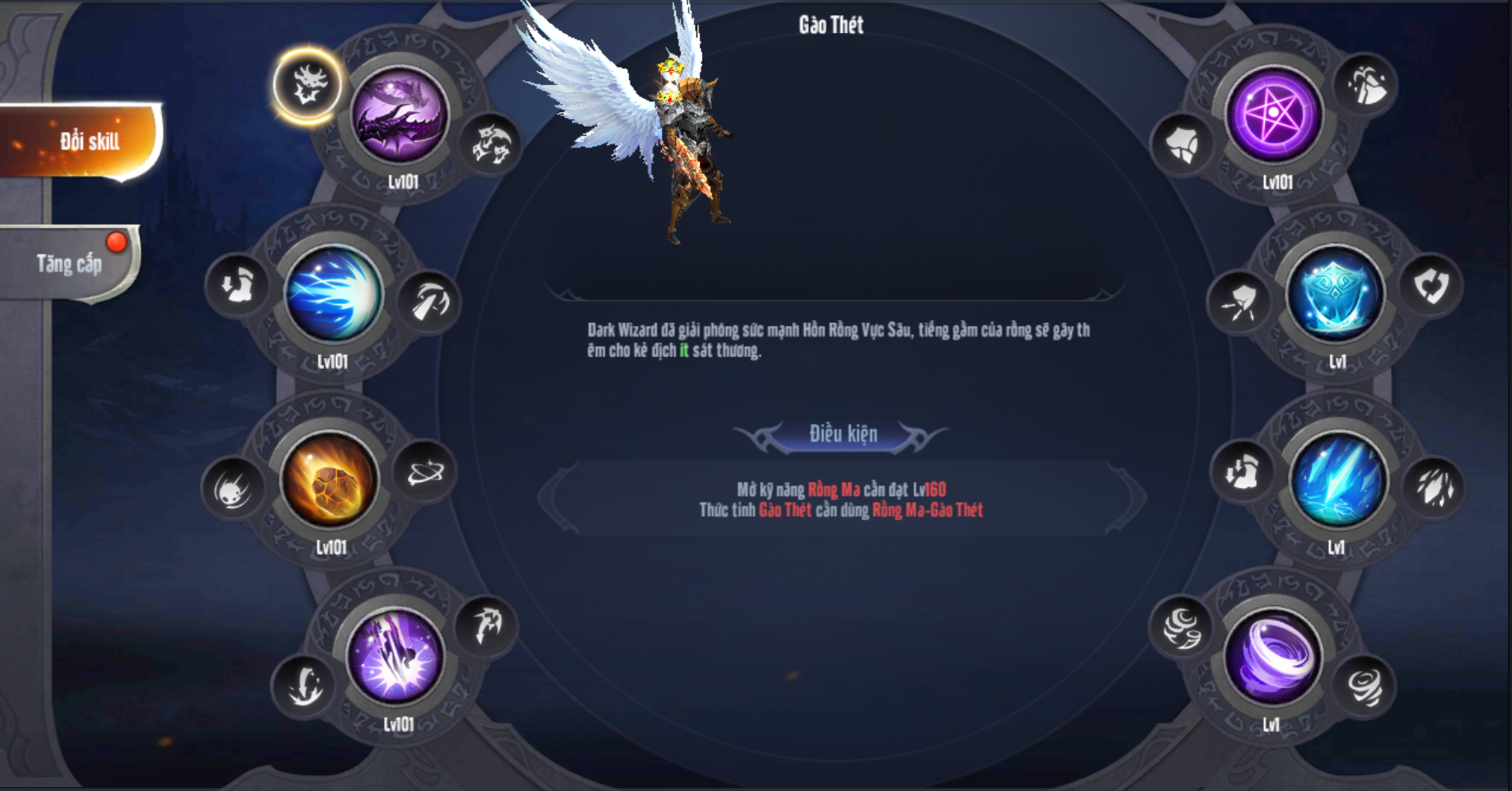Choose the blue shield skill icon
1512x791 pixels.
1336,294
